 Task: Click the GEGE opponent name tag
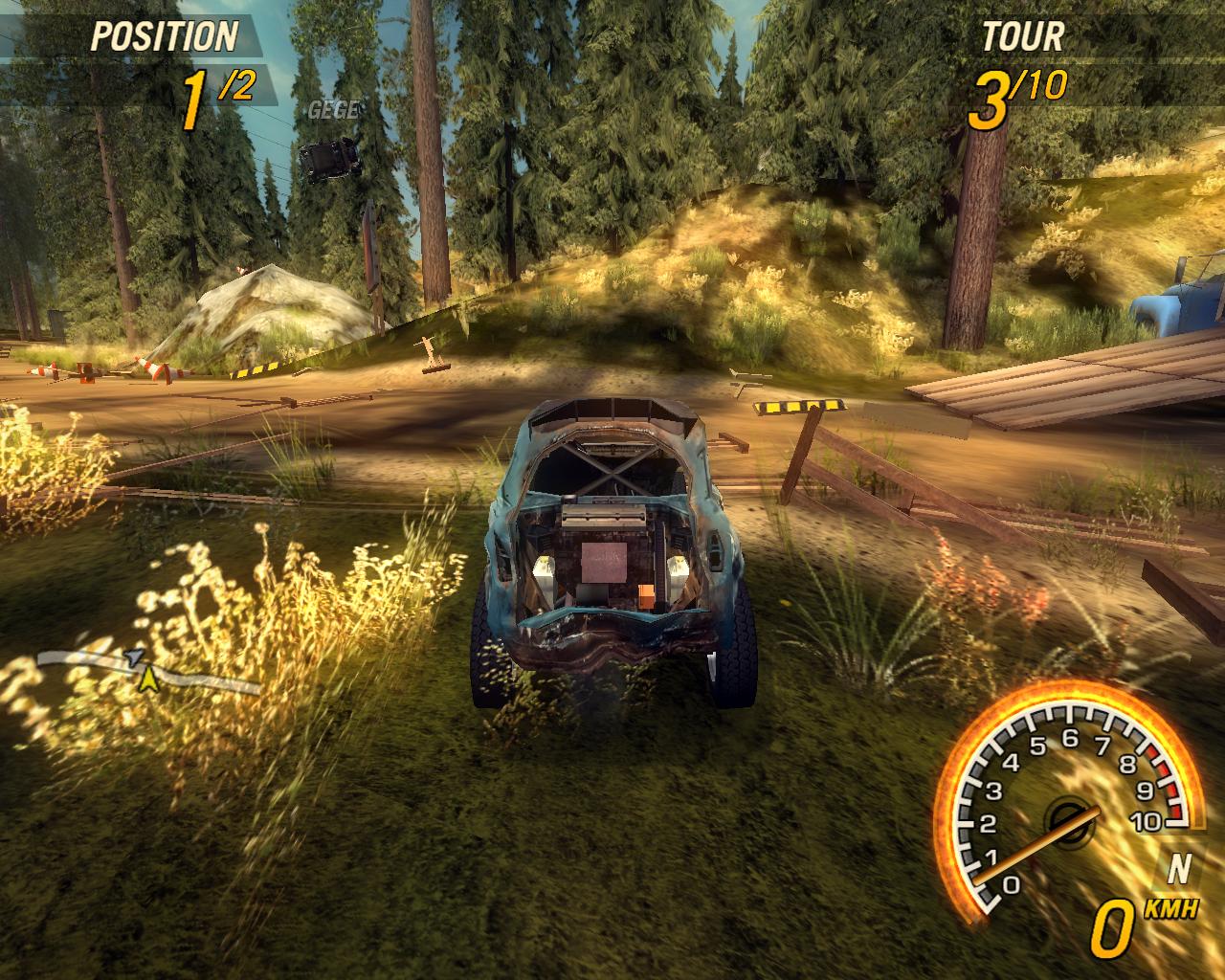click(x=332, y=110)
